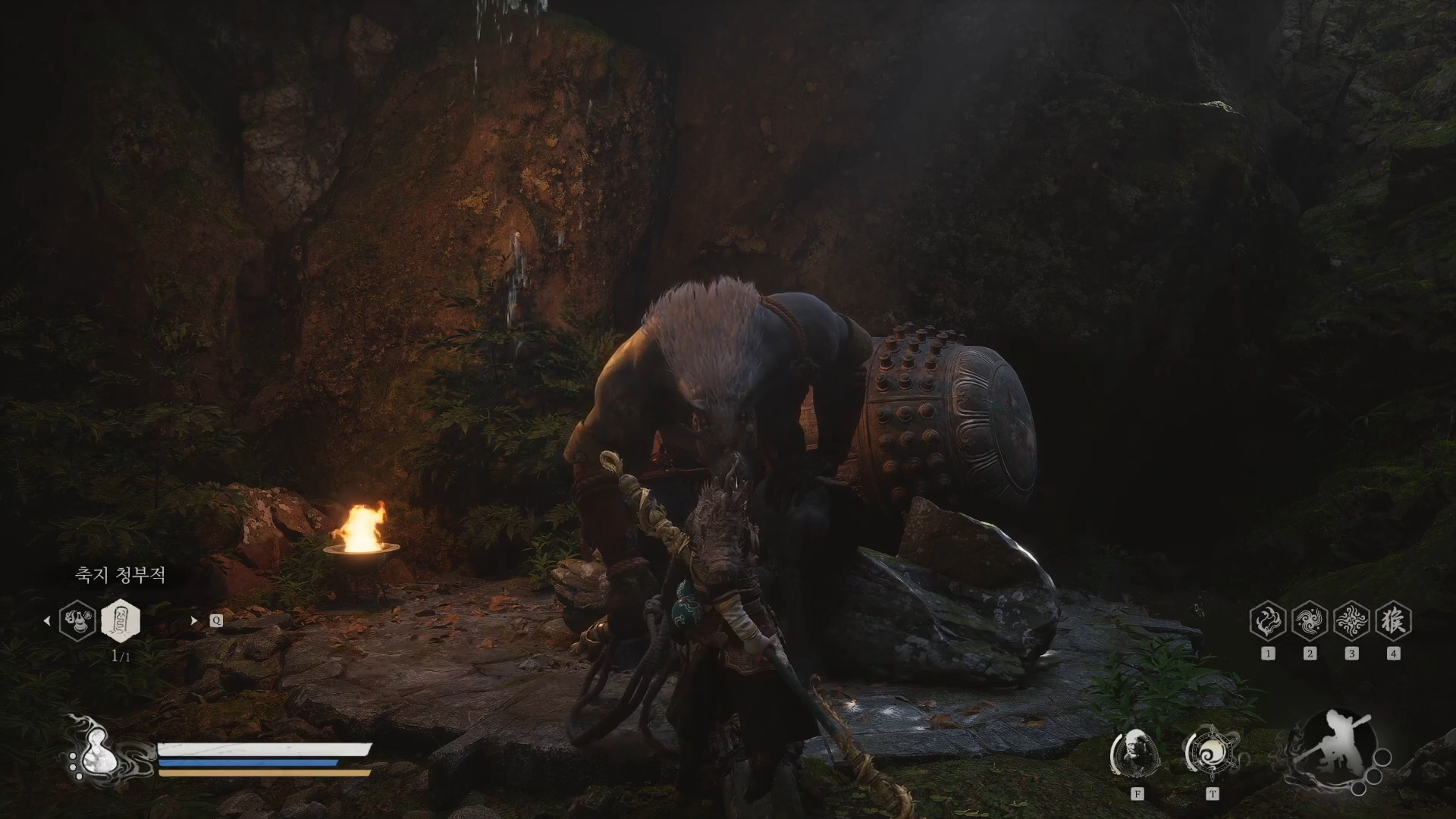Viewport: 1456px width, 819px height.
Task: Trigger the radial cloud-pattern spell in slot 3
Action: pyautogui.click(x=1351, y=621)
